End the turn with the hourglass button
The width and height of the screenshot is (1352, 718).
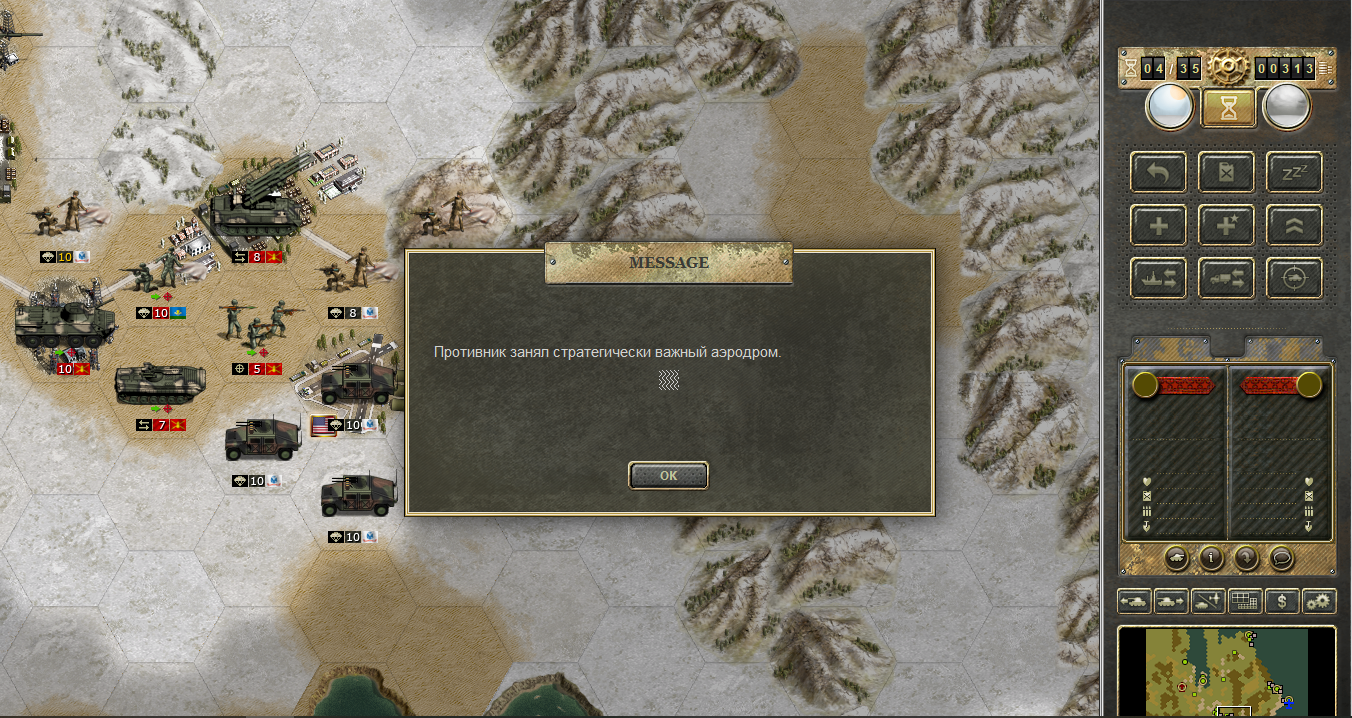[x=1228, y=107]
